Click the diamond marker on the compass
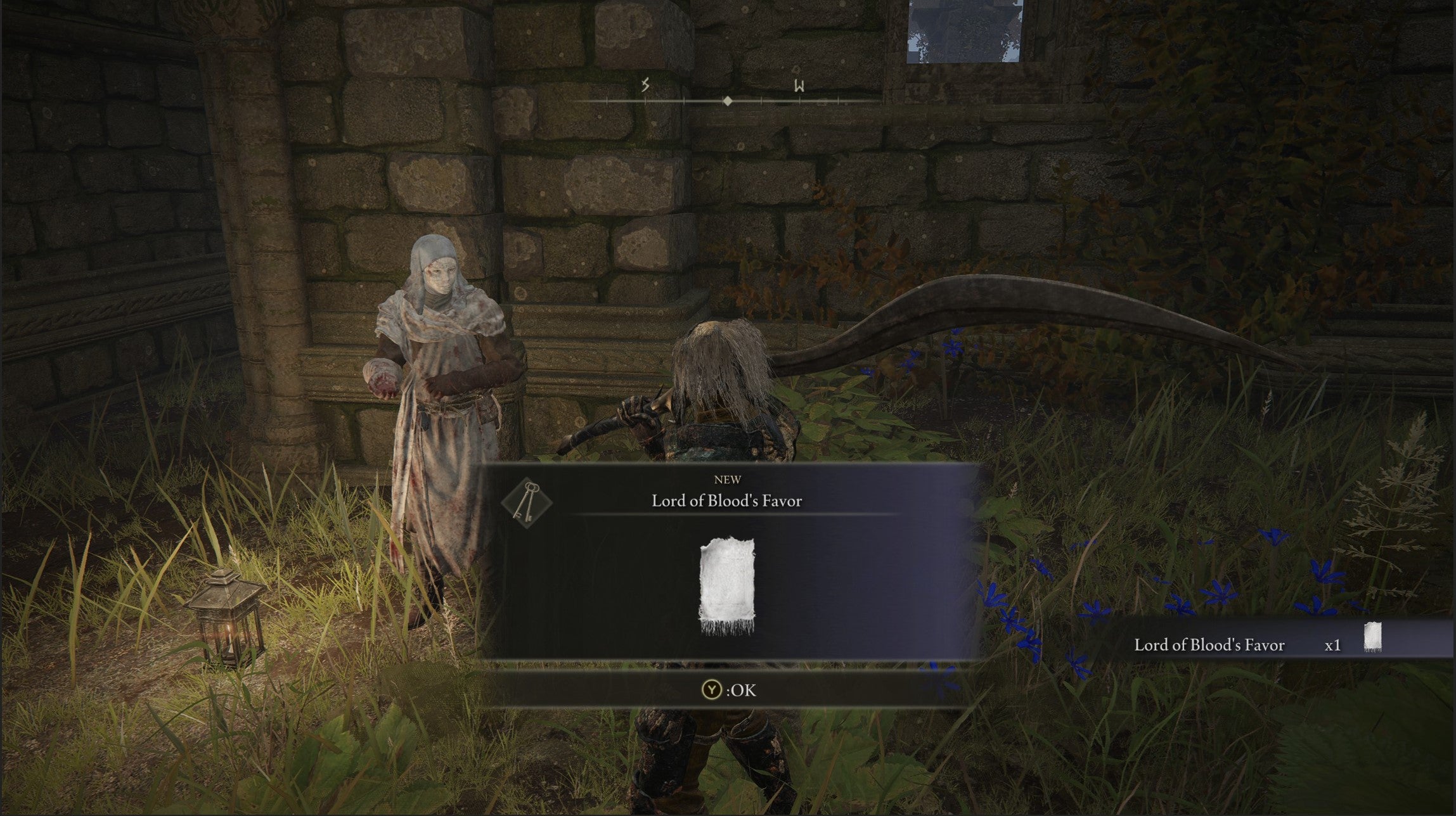Image resolution: width=1456 pixels, height=816 pixels. [x=726, y=99]
